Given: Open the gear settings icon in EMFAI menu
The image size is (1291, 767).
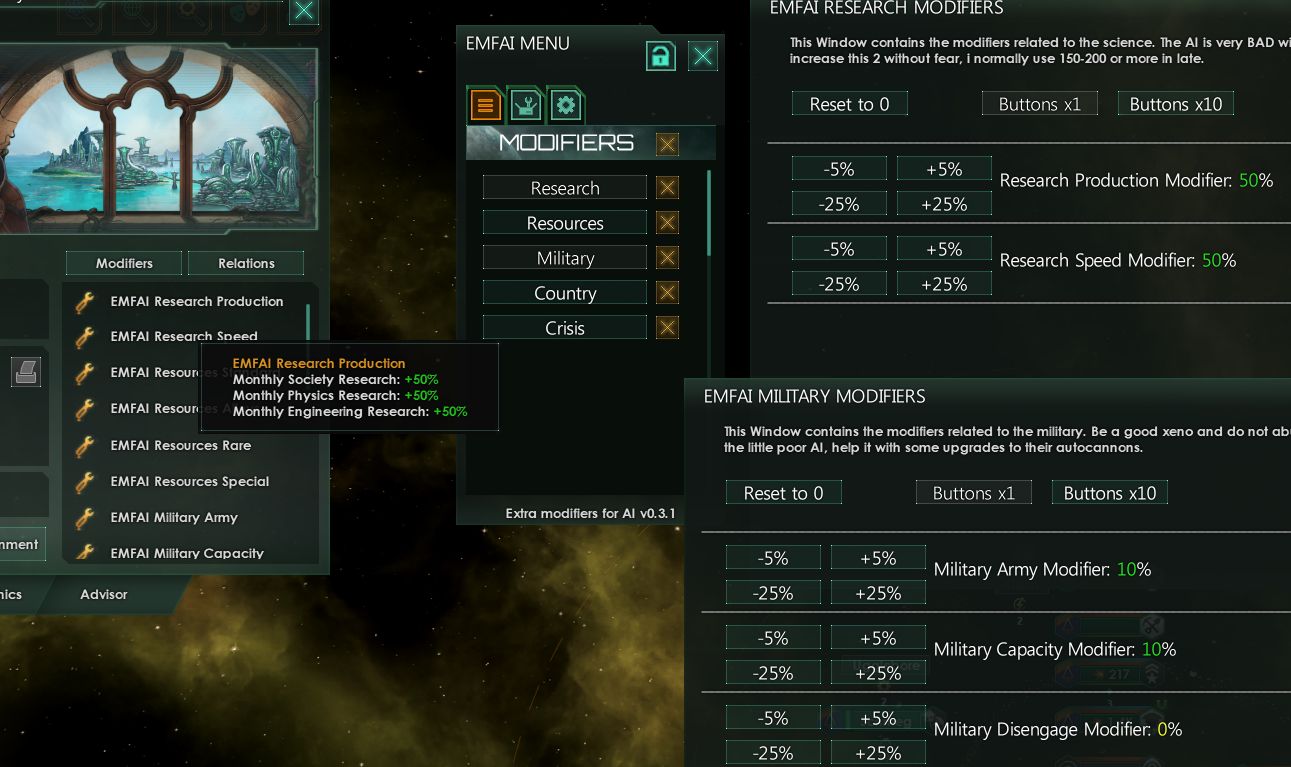Looking at the screenshot, I should tap(566, 104).
